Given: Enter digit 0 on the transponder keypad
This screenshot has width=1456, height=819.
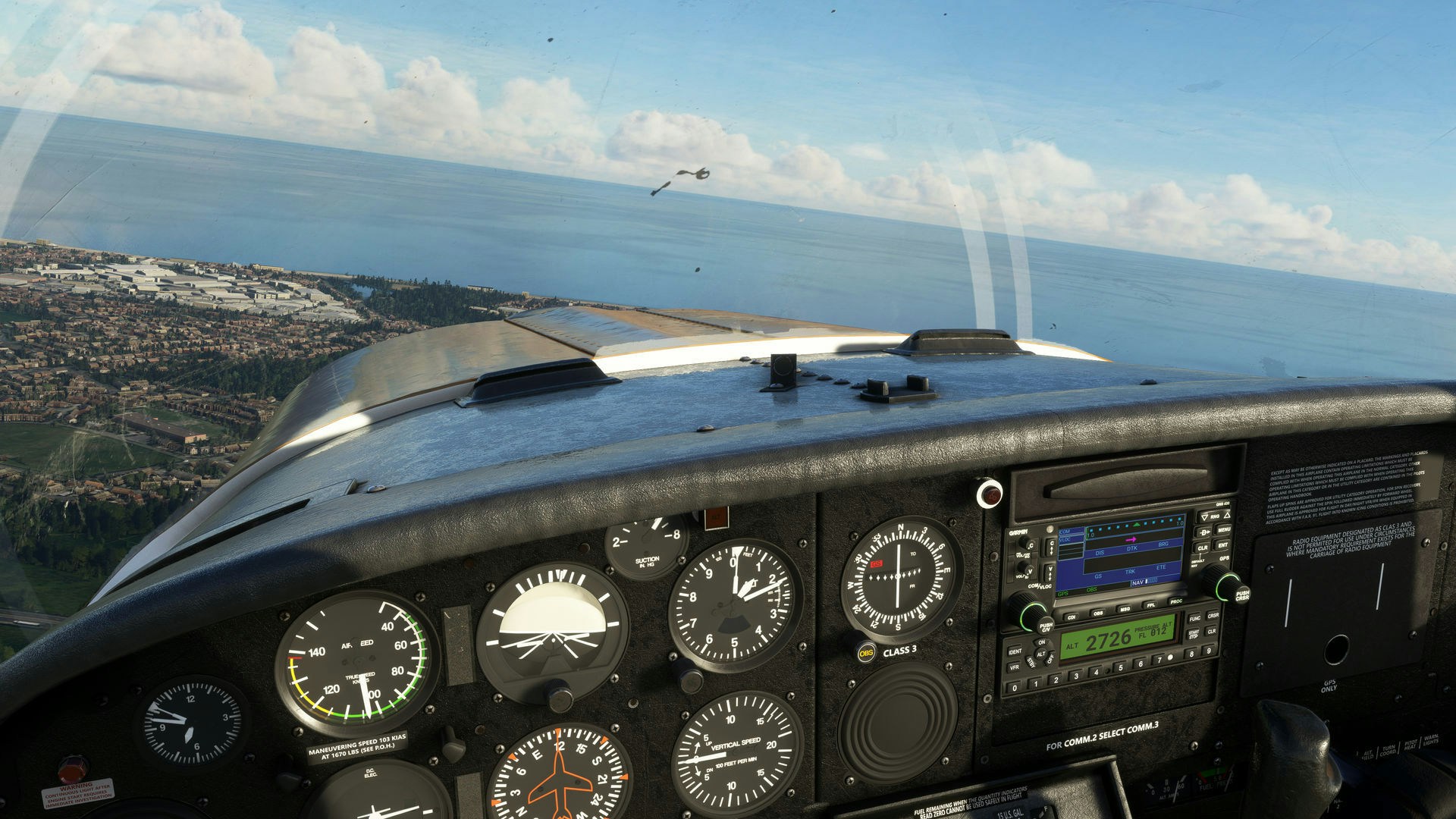Looking at the screenshot, I should click(1015, 688).
